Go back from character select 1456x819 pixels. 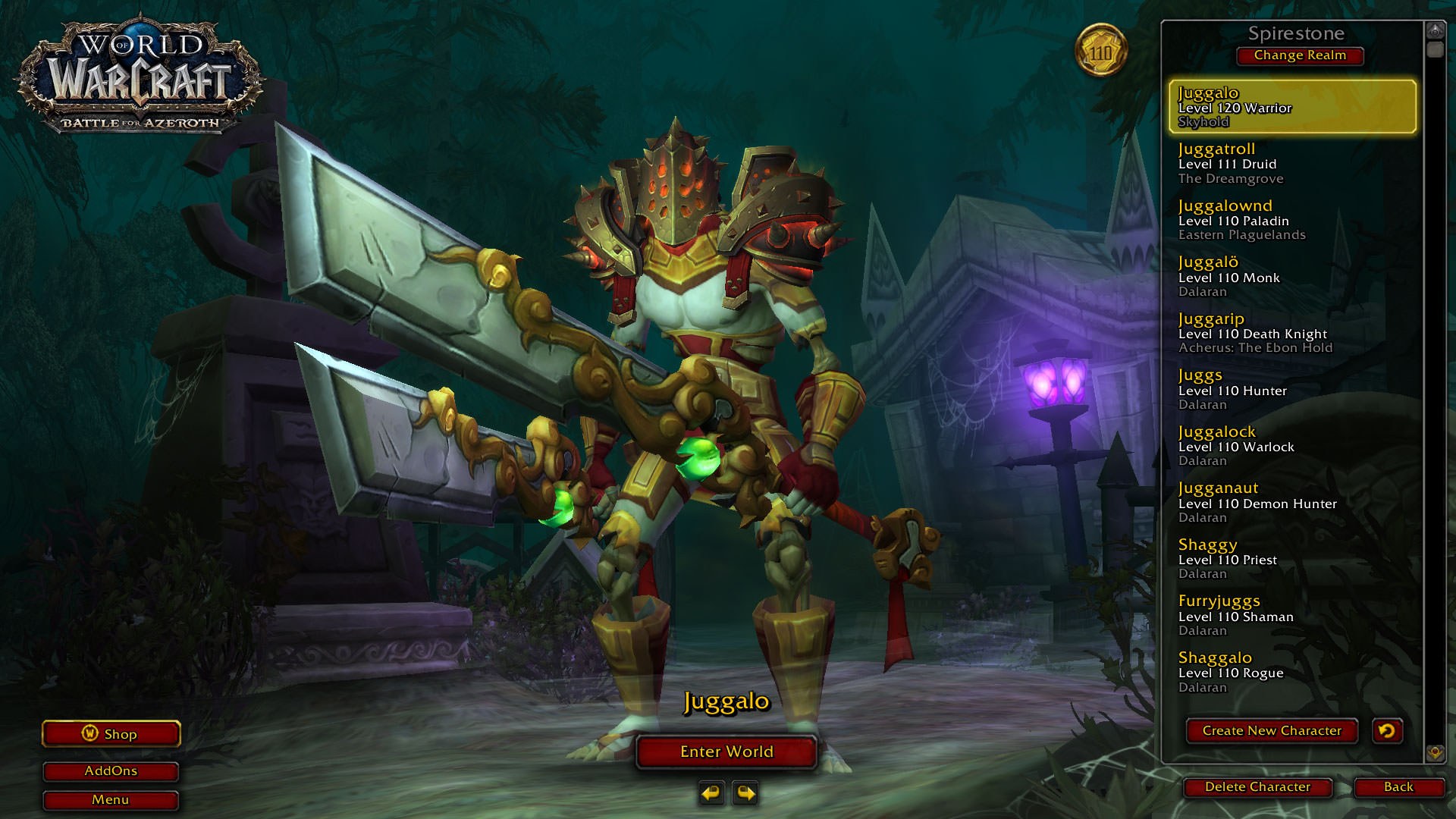tap(1398, 787)
